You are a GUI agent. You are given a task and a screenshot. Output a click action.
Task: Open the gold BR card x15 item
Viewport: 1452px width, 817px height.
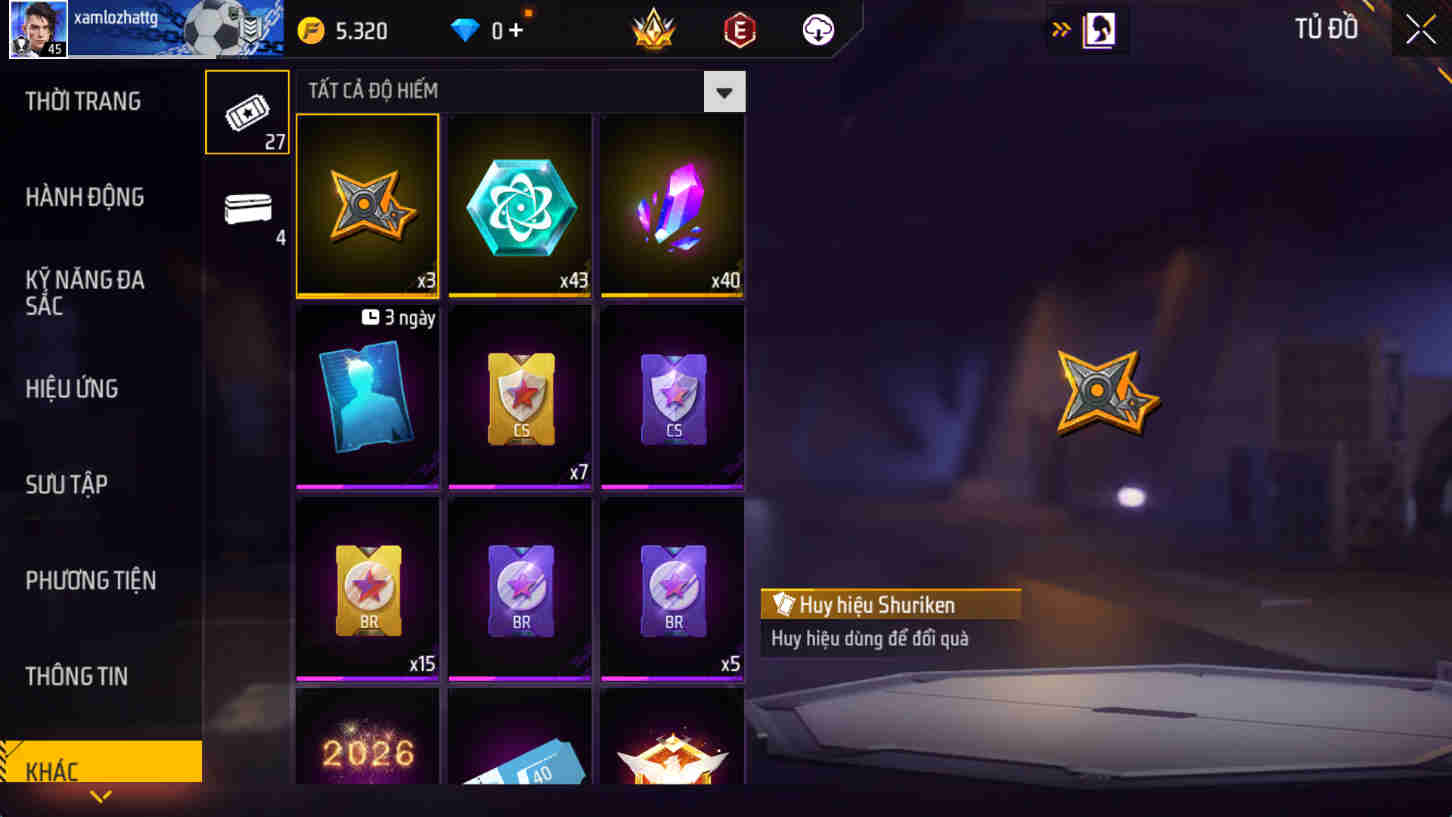367,585
